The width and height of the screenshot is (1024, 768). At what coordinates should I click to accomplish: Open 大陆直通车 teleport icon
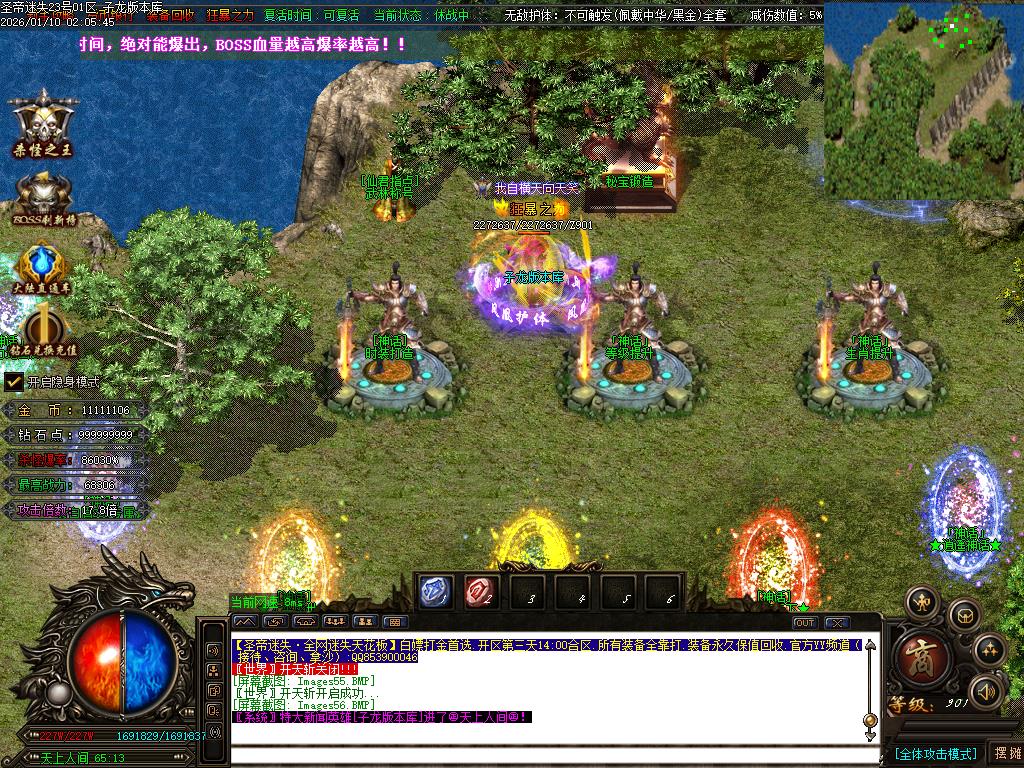point(42,266)
